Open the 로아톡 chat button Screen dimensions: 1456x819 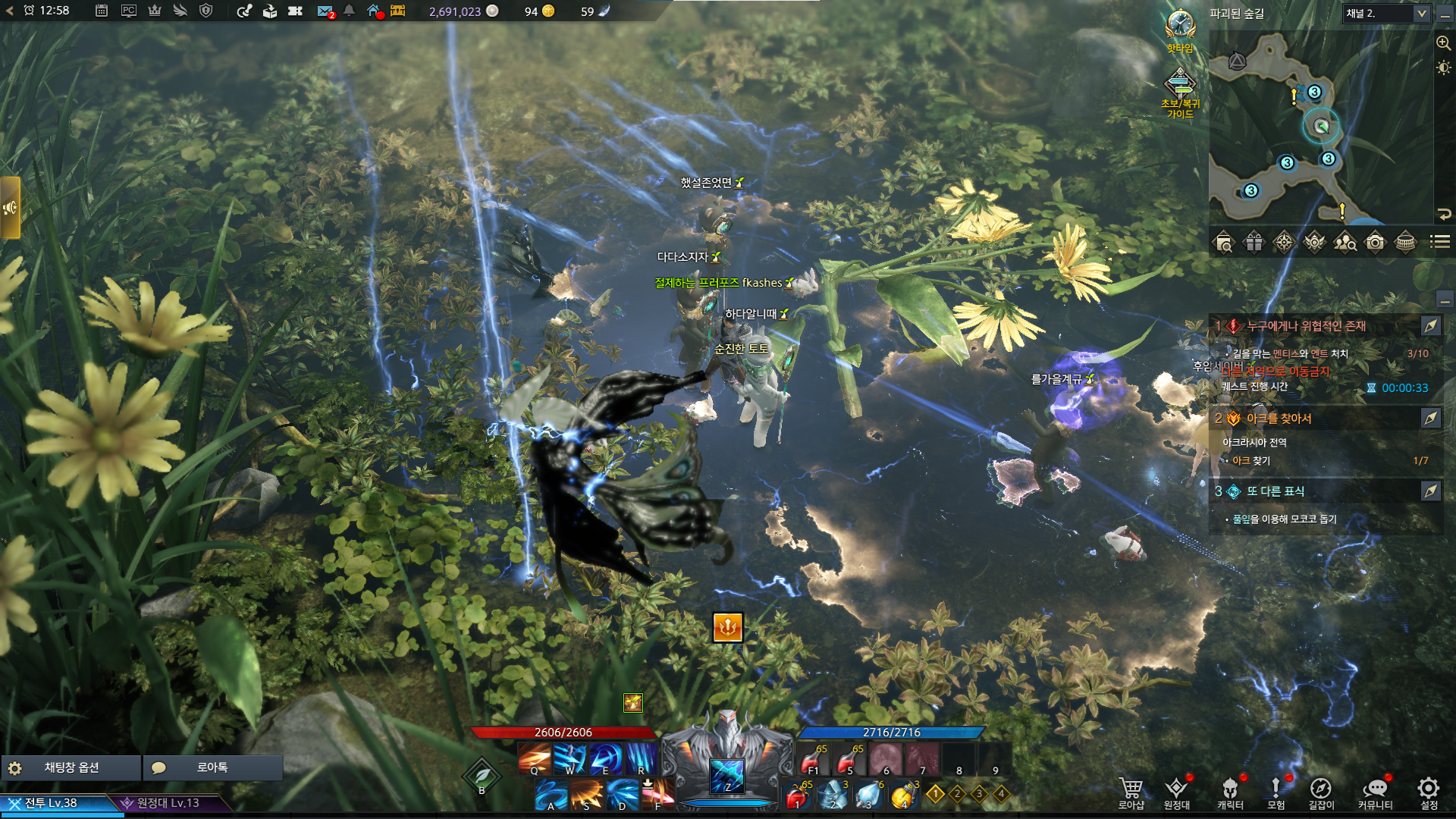(212, 767)
